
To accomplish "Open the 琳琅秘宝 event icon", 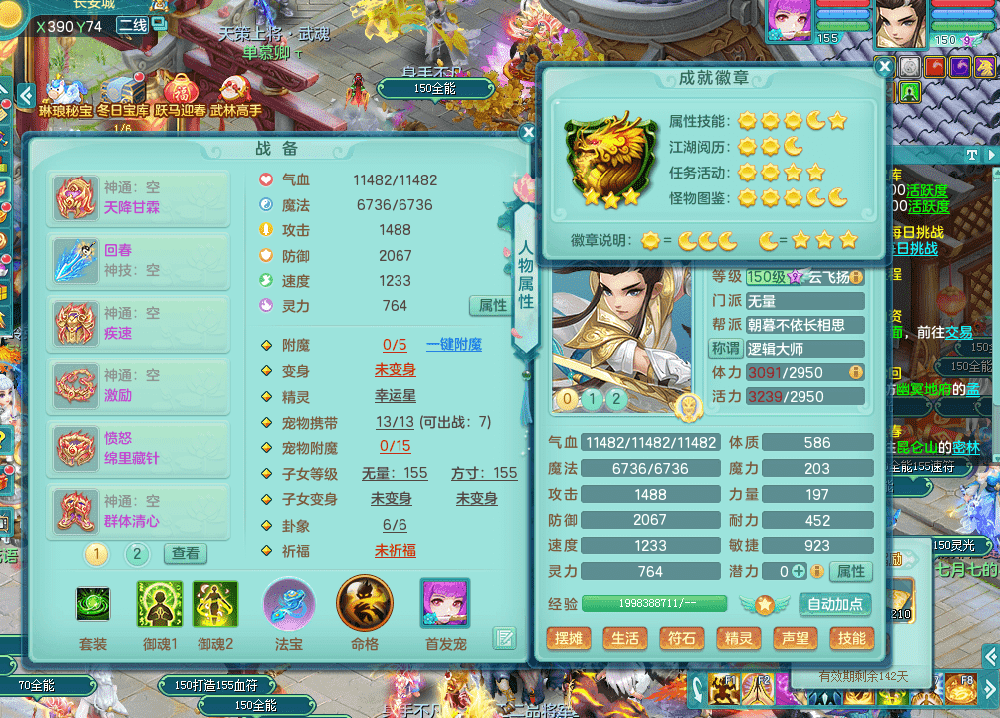I will point(66,95).
